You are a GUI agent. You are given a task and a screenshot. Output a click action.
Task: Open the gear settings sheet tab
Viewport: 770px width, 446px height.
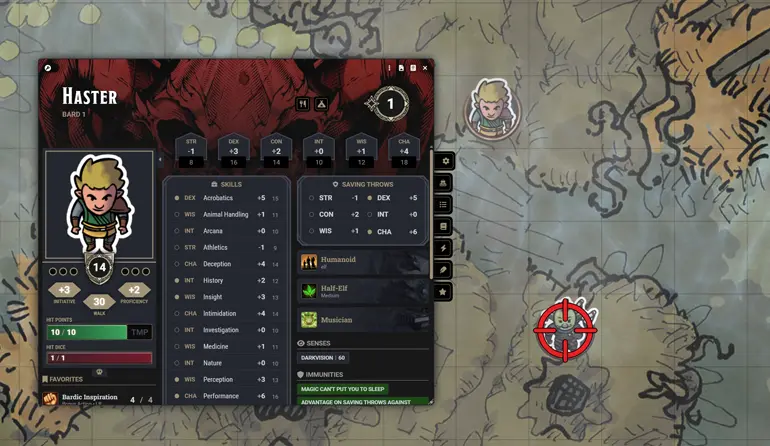click(443, 161)
